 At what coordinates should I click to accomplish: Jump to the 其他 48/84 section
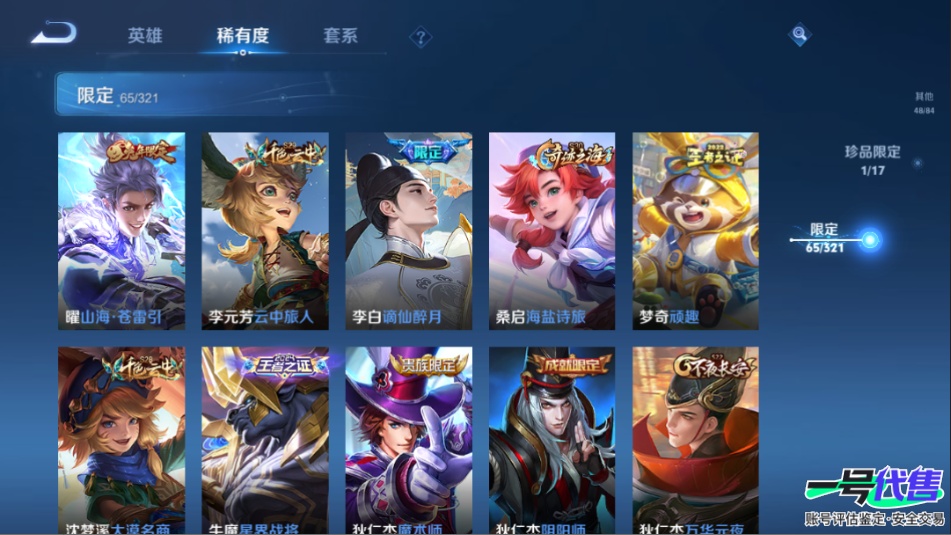click(924, 103)
